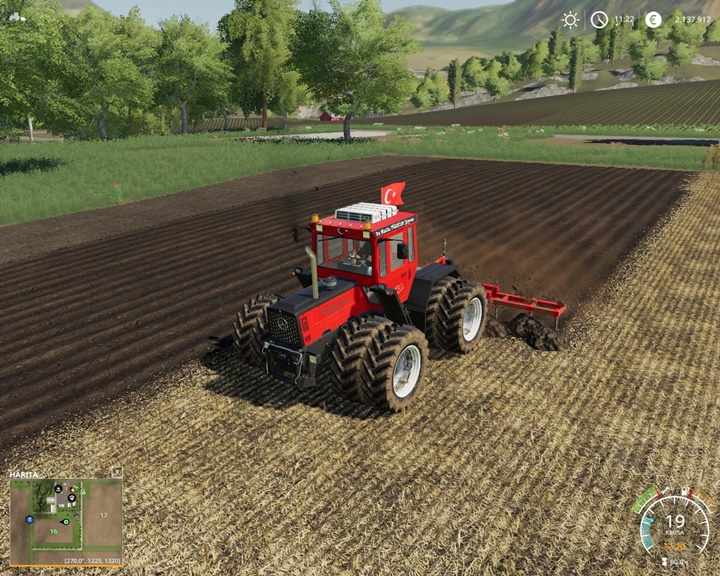
Task: Select field 17 on the minimap
Action: [102, 516]
